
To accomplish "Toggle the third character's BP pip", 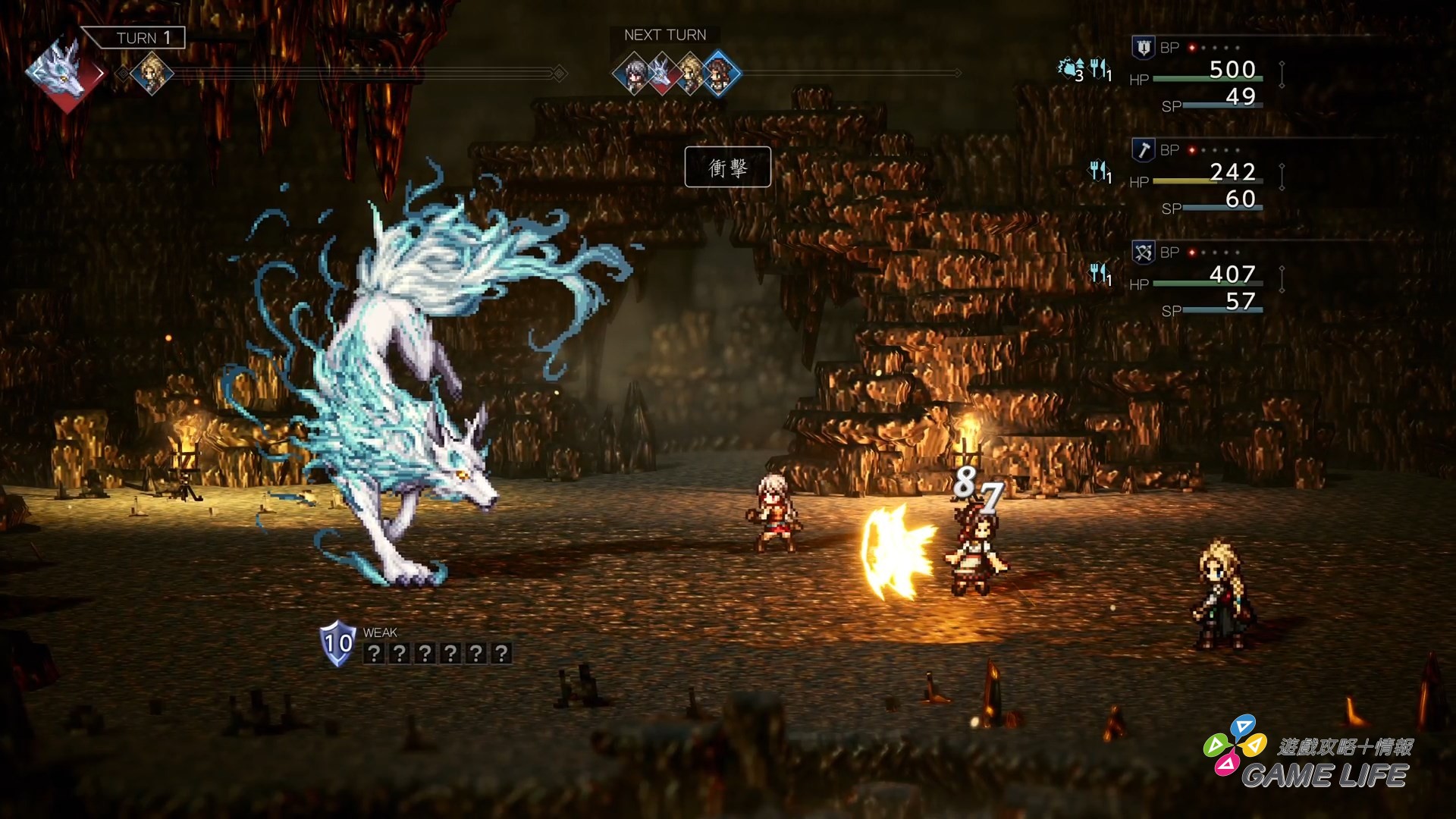I will [1191, 251].
